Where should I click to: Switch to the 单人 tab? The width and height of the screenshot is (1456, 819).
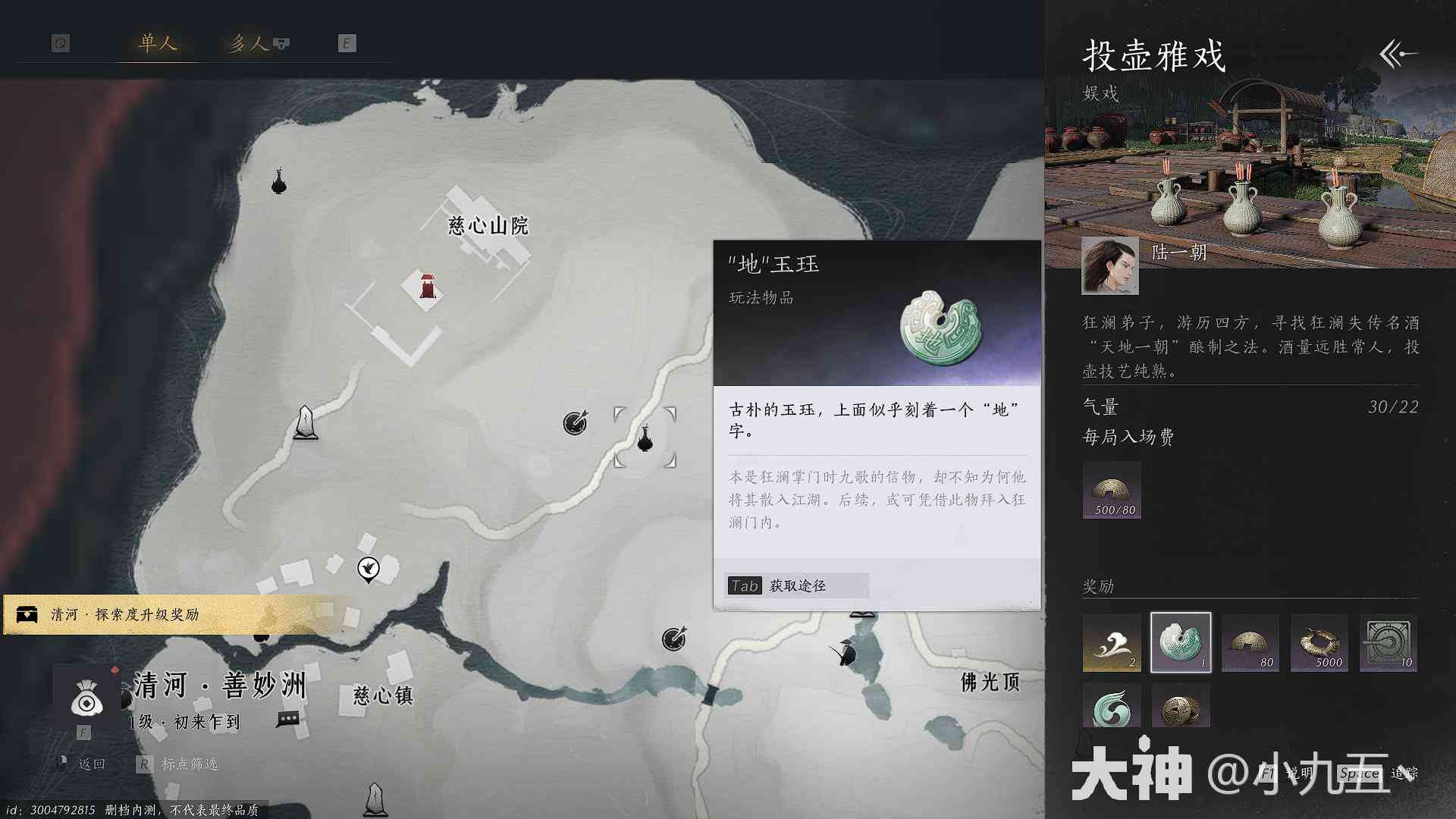pos(158,43)
